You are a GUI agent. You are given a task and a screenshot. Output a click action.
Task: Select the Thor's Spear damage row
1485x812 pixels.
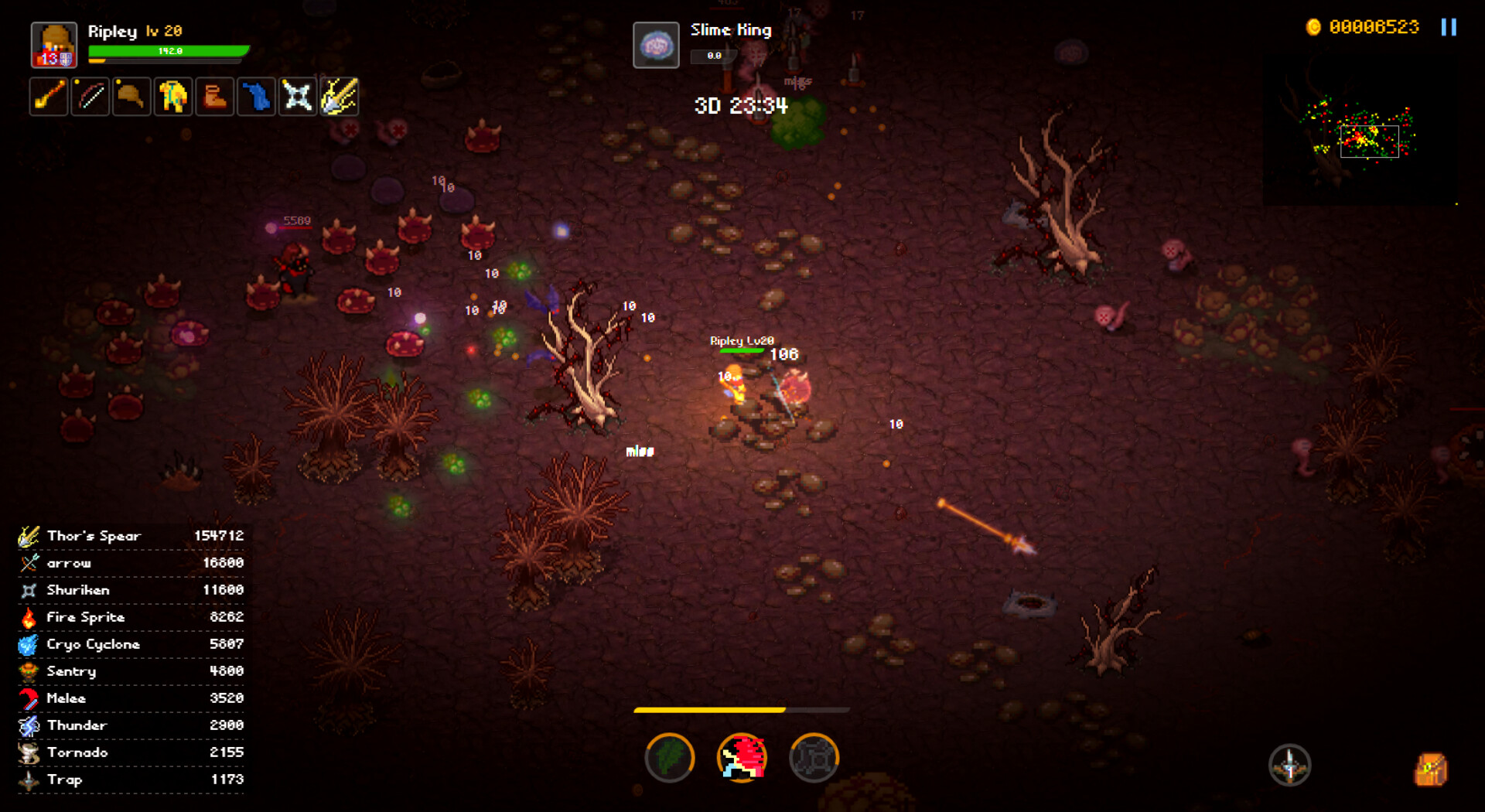point(131,536)
